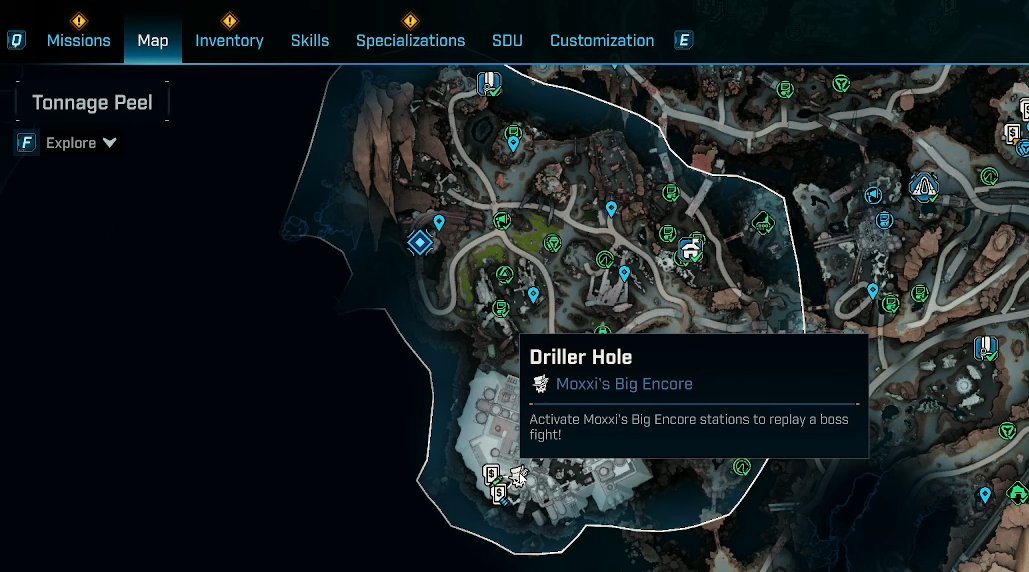The width and height of the screenshot is (1029, 572).
Task: Click the blue diamond map marker
Action: (420, 242)
